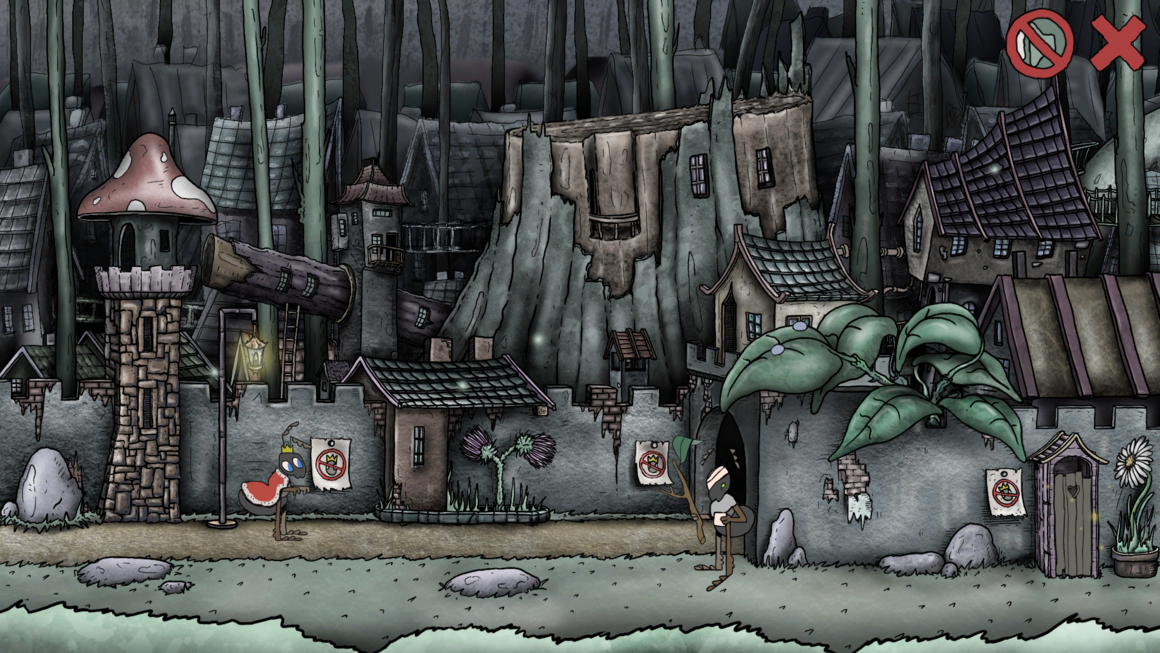Click the red crossed-out circle icon
This screenshot has width=1160, height=653.
1039,44
